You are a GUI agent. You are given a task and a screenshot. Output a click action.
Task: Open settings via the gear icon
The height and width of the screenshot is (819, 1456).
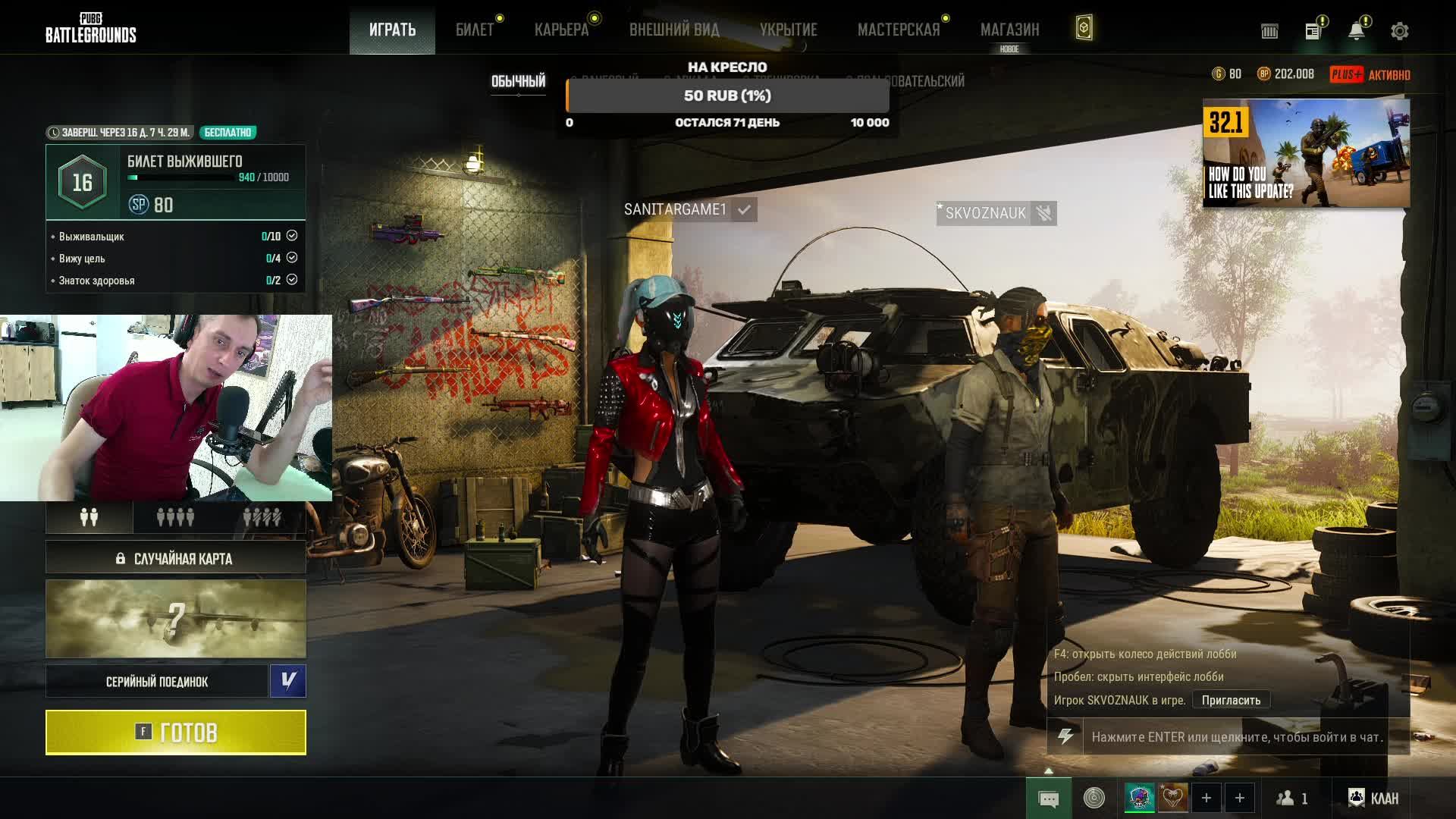tap(1400, 31)
